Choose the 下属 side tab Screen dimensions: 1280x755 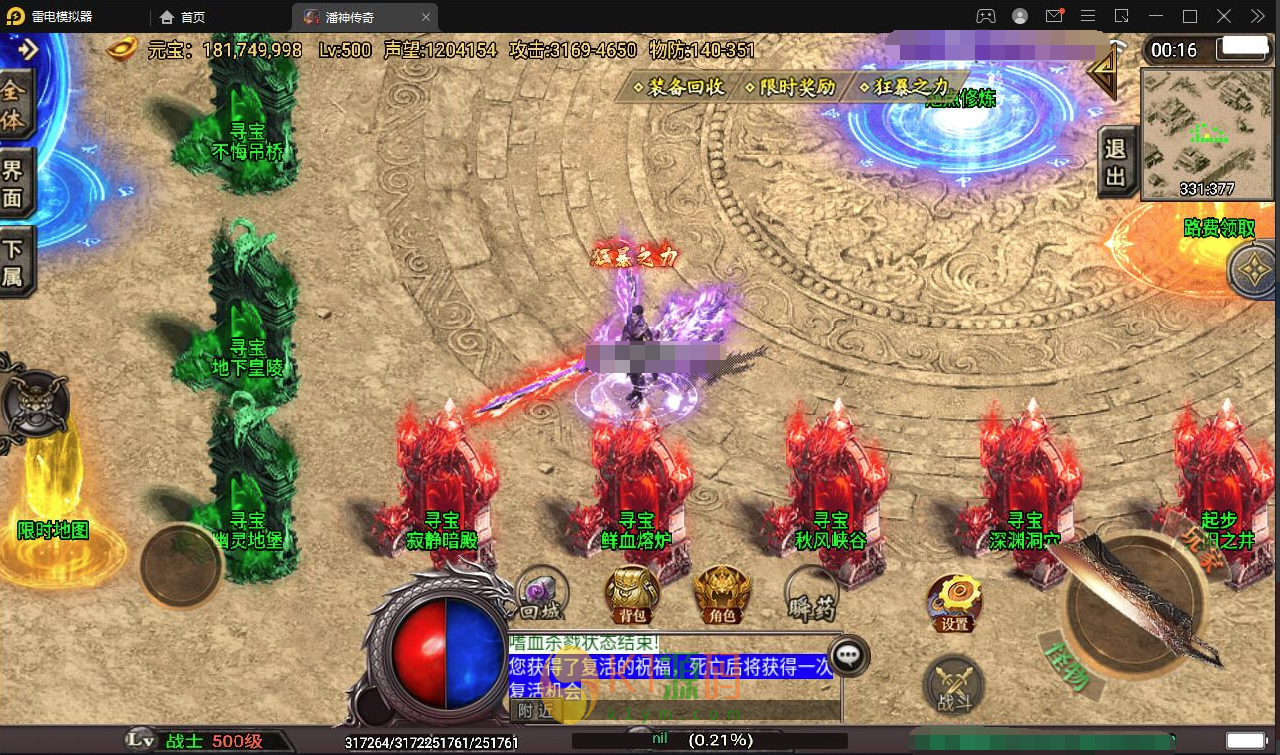click(14, 262)
